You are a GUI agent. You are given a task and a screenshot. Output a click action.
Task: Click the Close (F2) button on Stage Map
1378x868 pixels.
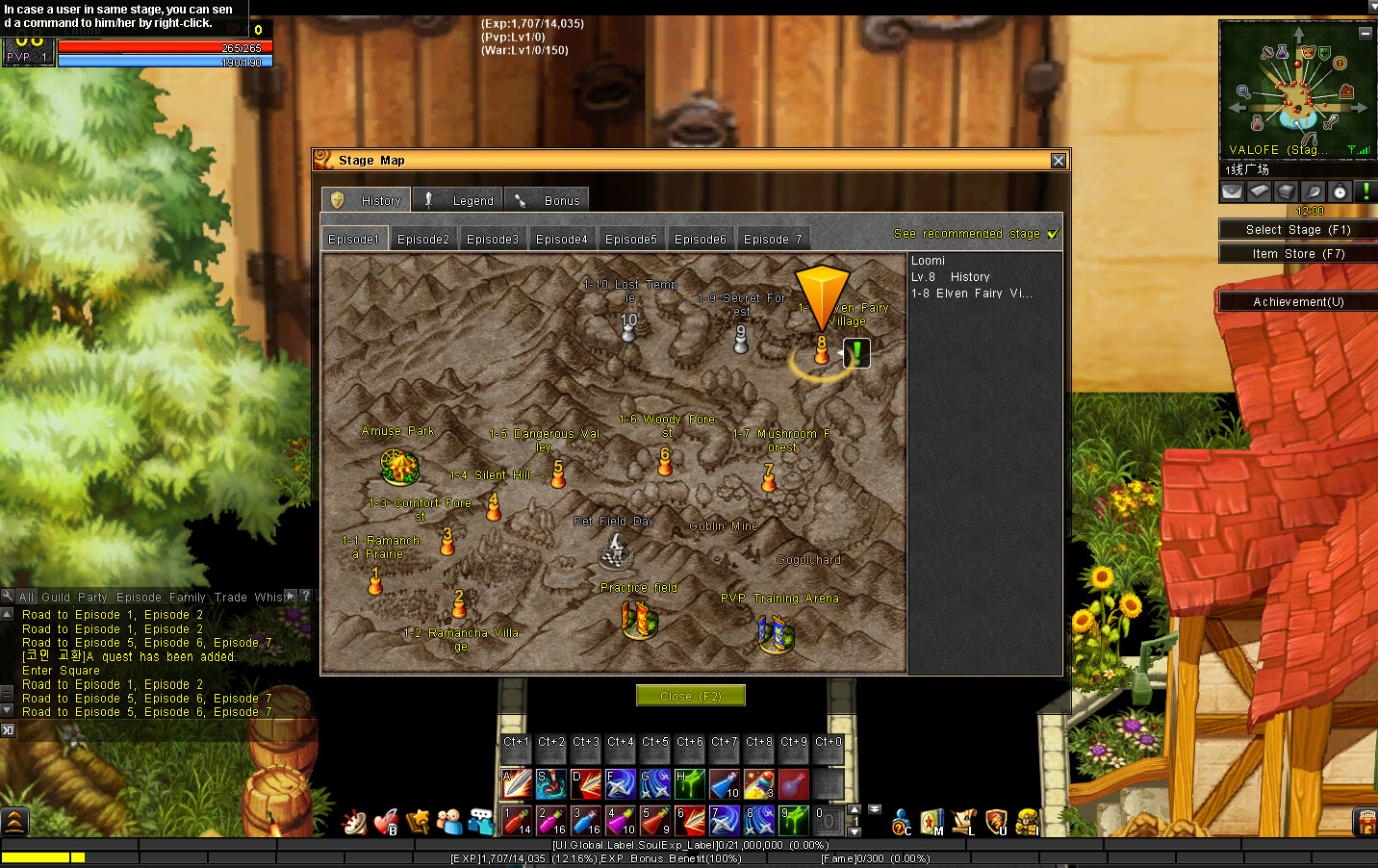tap(690, 695)
